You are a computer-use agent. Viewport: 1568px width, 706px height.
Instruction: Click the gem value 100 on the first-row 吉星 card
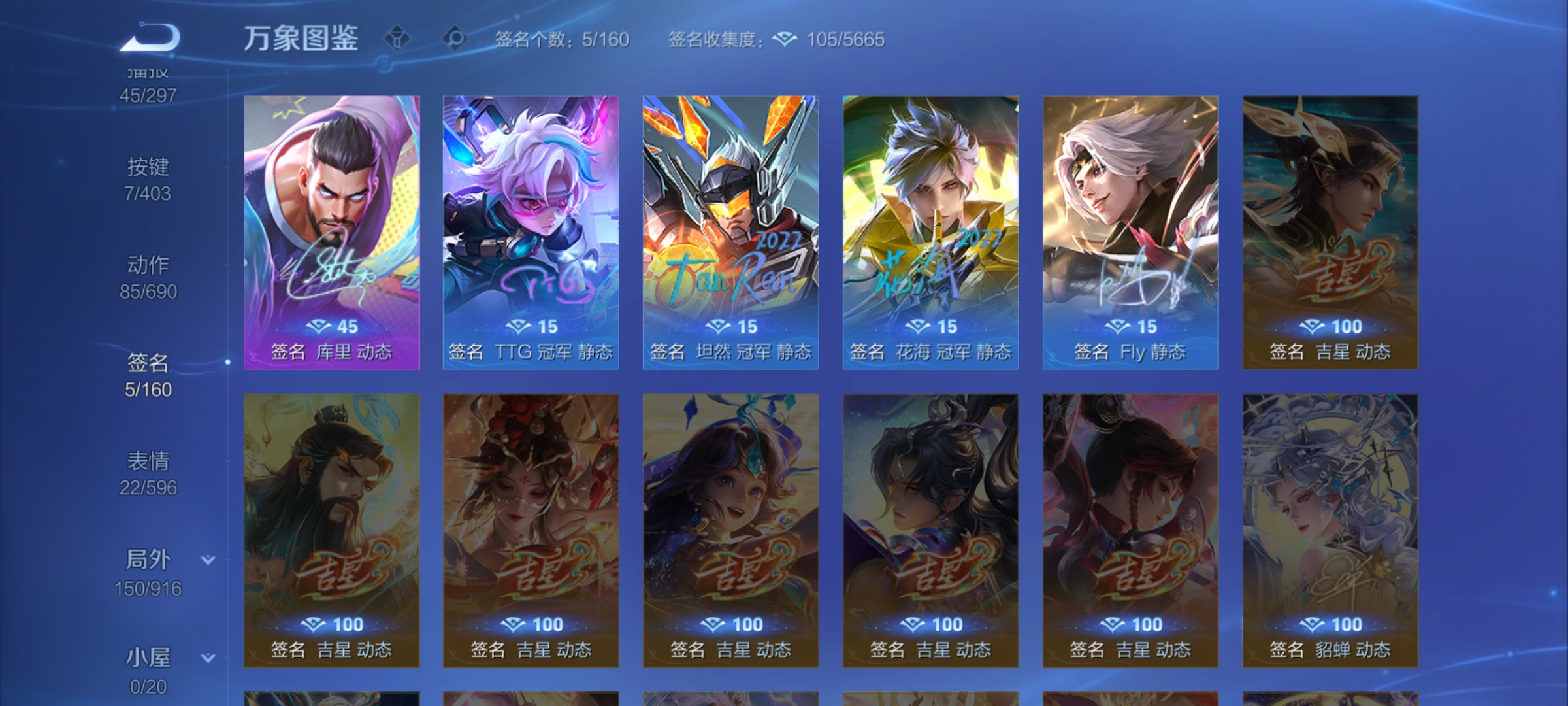(1331, 327)
